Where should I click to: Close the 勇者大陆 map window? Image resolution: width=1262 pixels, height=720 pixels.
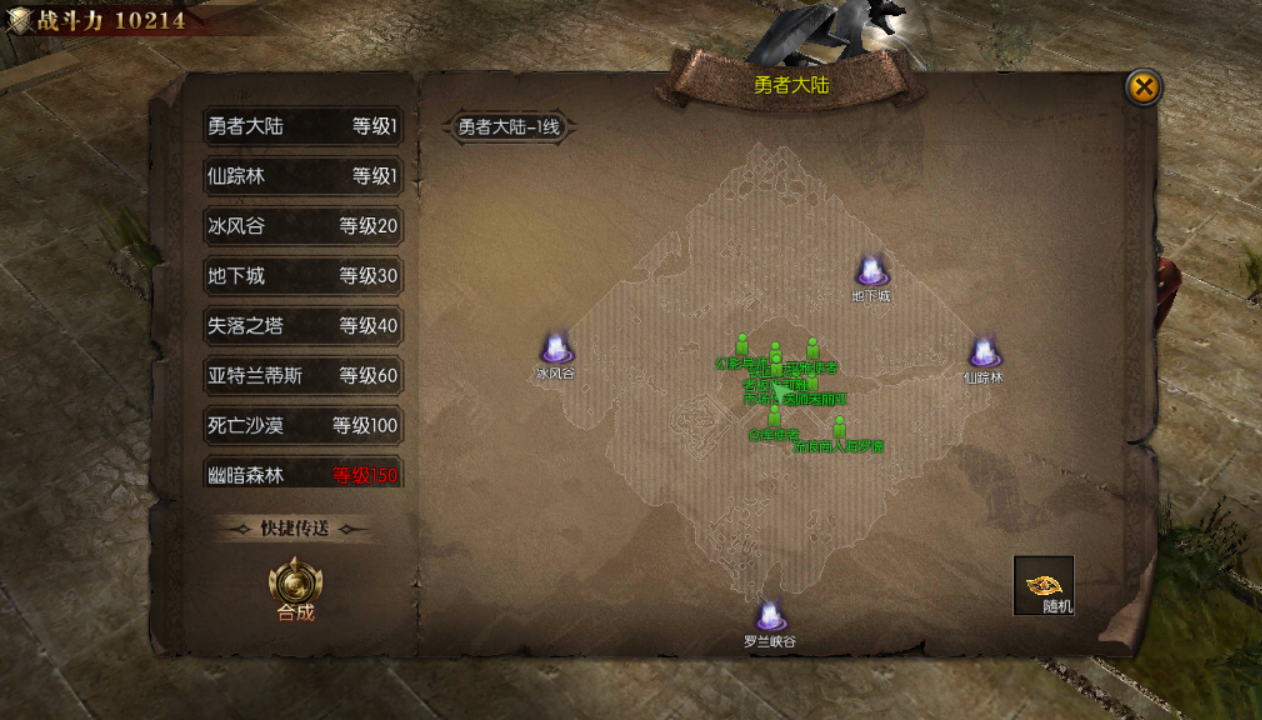(x=1143, y=88)
